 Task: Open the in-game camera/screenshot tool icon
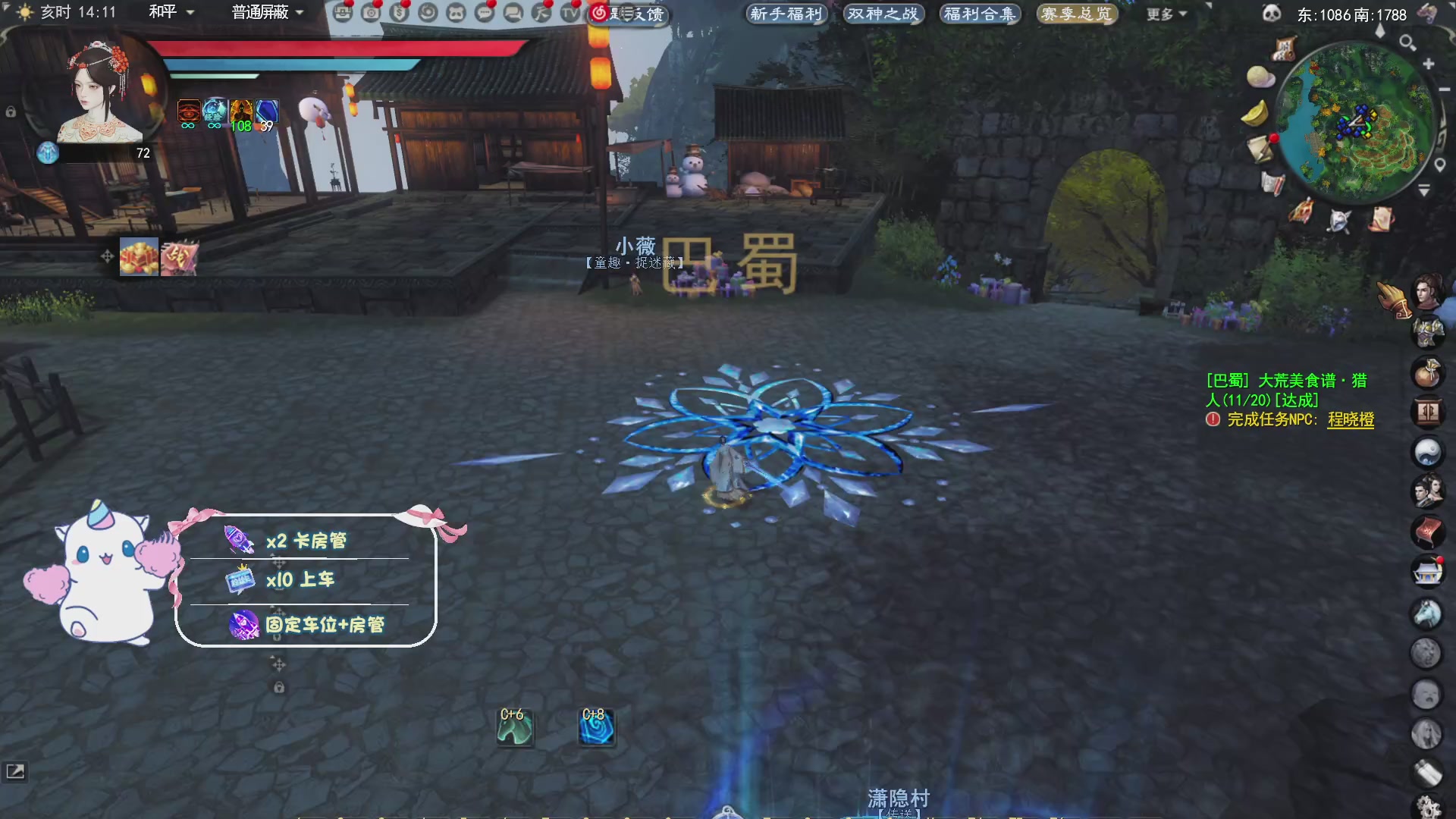(372, 13)
